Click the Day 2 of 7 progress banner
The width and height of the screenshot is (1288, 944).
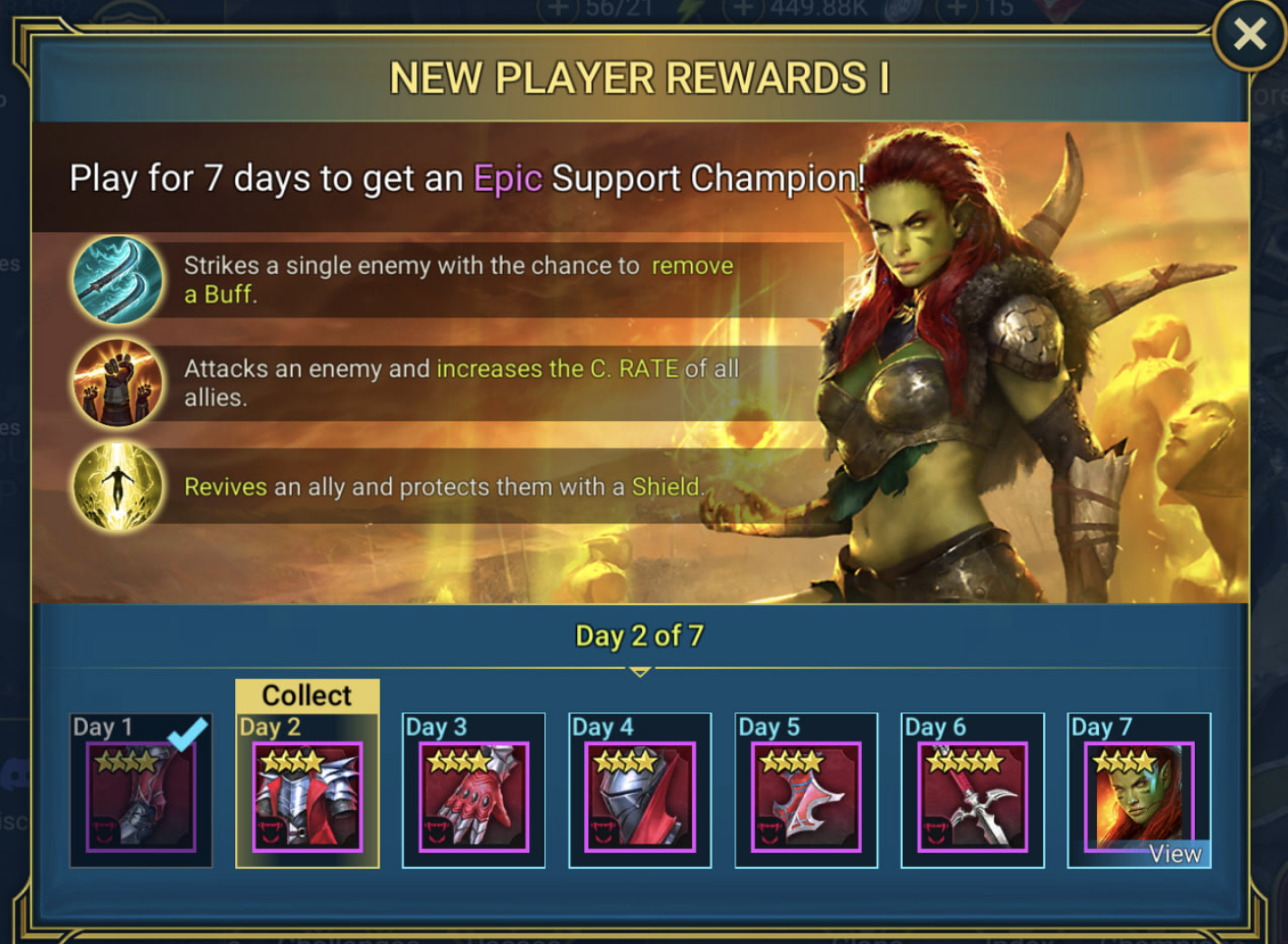(x=639, y=636)
